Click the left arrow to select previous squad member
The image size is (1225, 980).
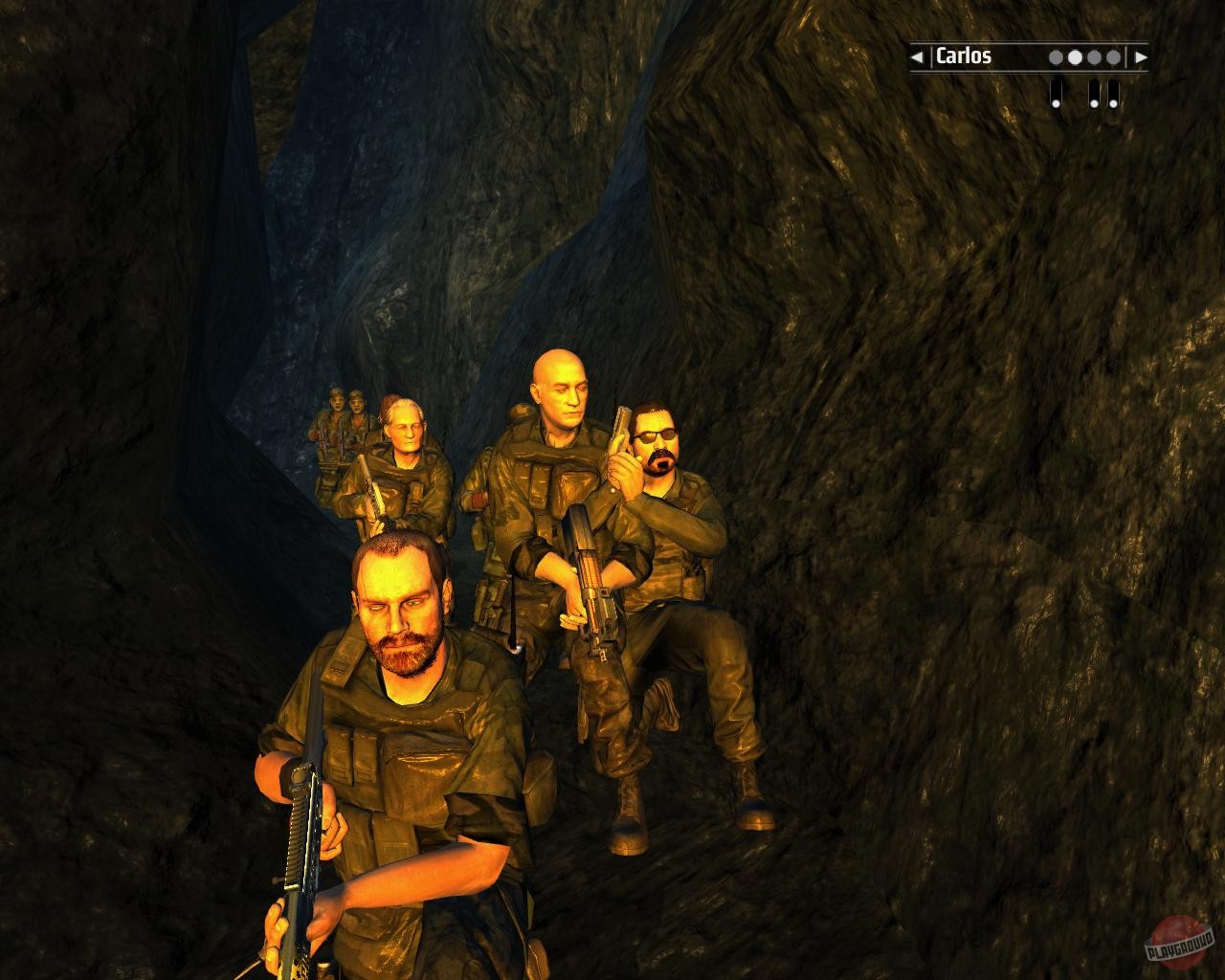[x=917, y=57]
